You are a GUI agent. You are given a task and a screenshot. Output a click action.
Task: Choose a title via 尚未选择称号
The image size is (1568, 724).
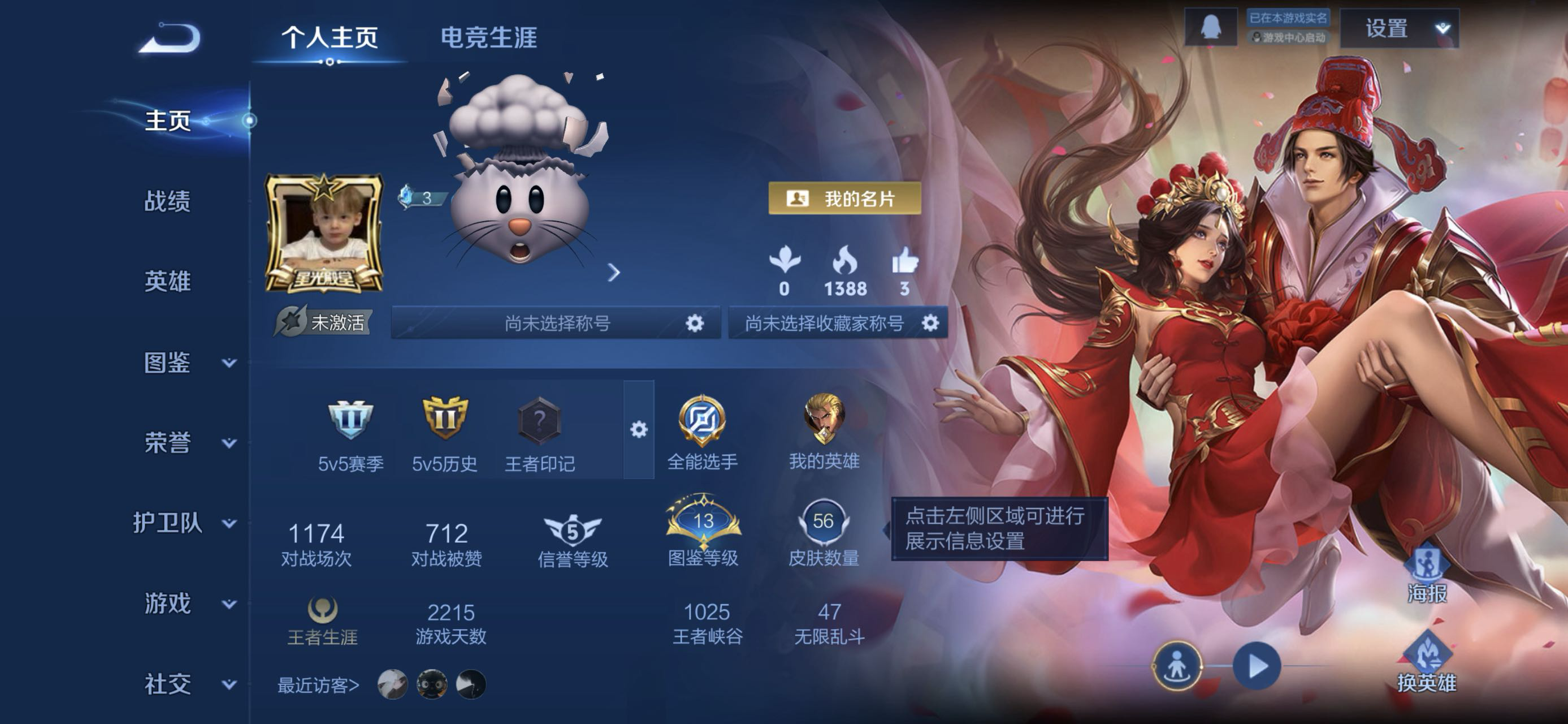tap(556, 323)
